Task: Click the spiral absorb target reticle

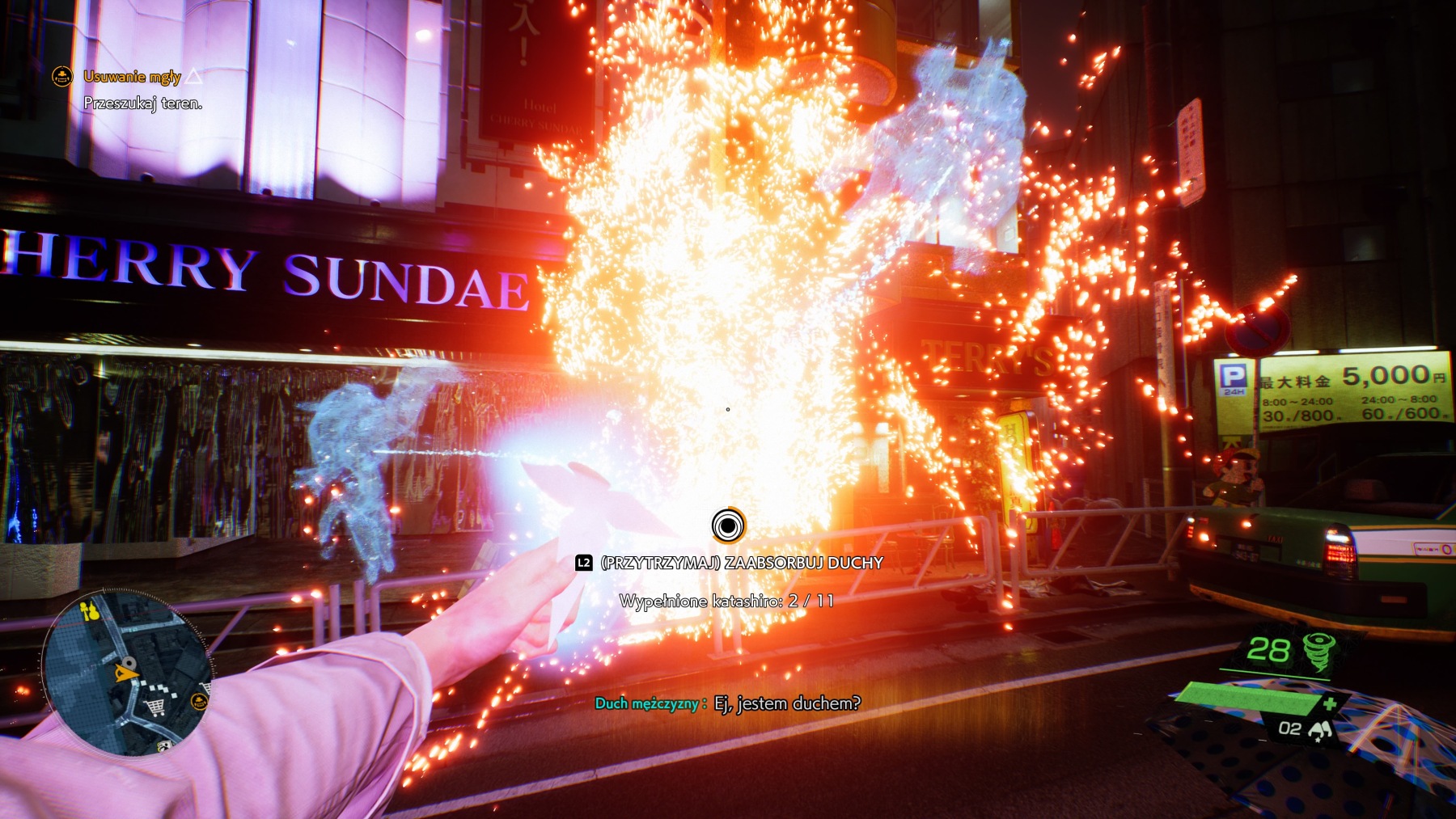Action: (x=728, y=526)
